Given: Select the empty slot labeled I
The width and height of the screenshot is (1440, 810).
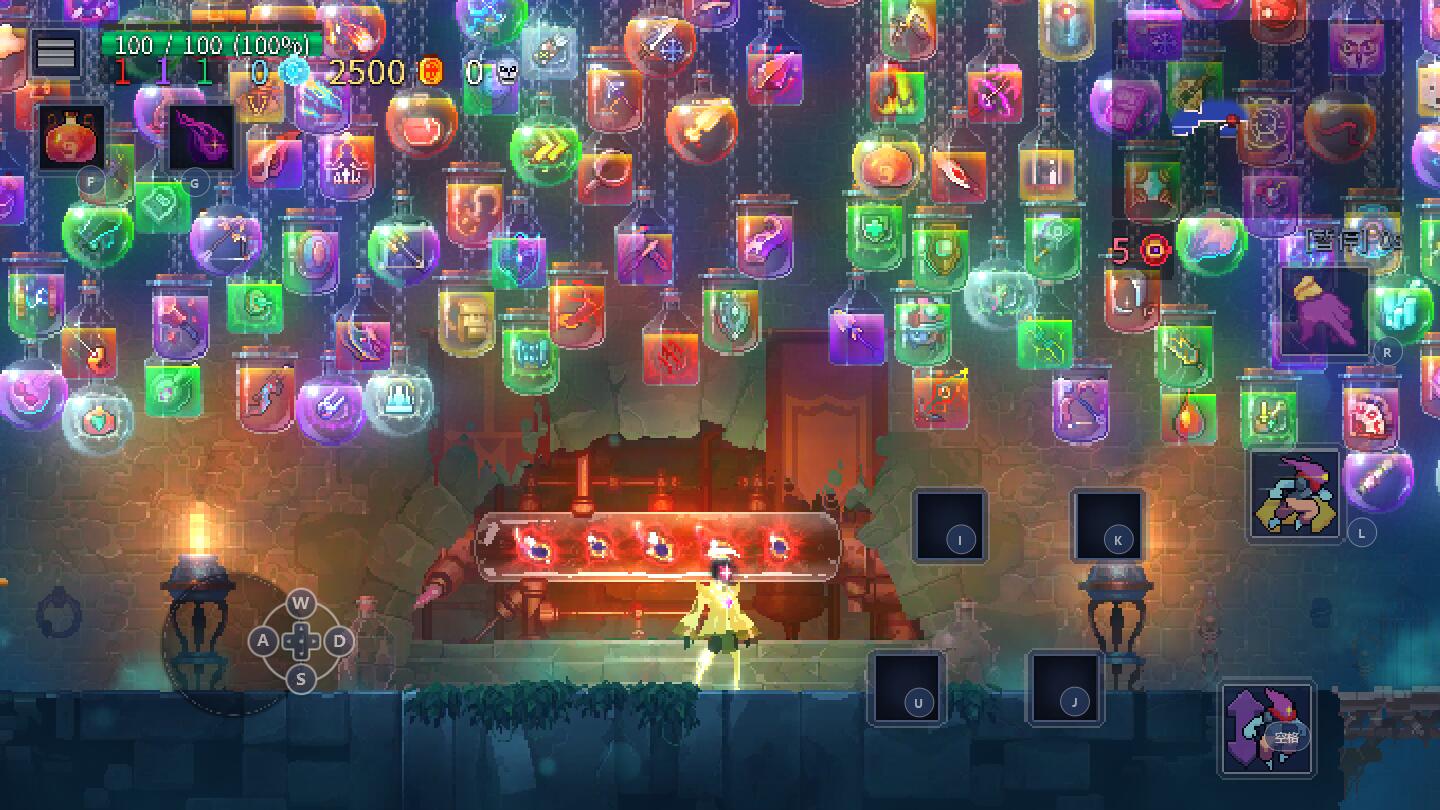Looking at the screenshot, I should click(x=950, y=526).
